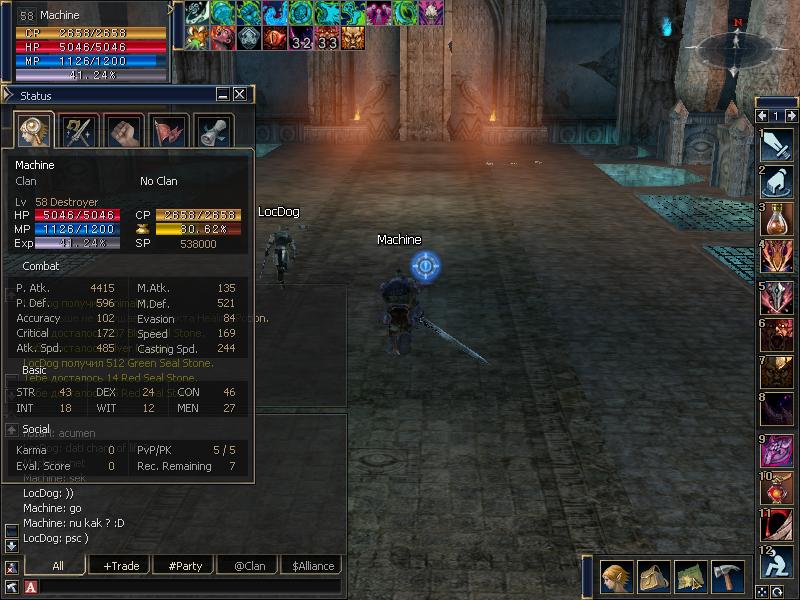The height and width of the screenshot is (600, 800).
Task: Open the scroll icon tab
Action: pos(213,132)
